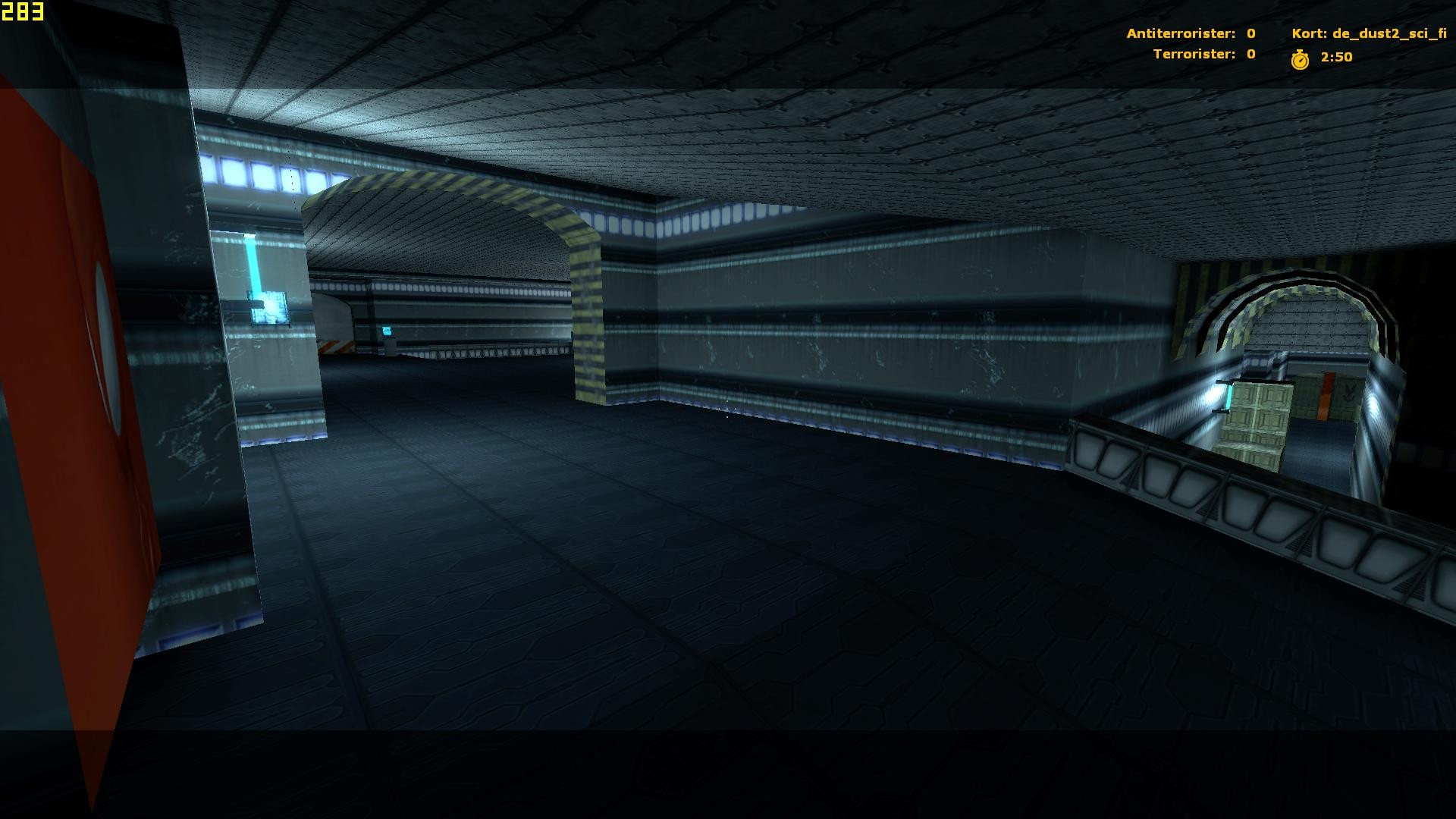The image size is (1456, 819).
Task: Click the Terrorister: 0 score text
Action: [x=1203, y=54]
